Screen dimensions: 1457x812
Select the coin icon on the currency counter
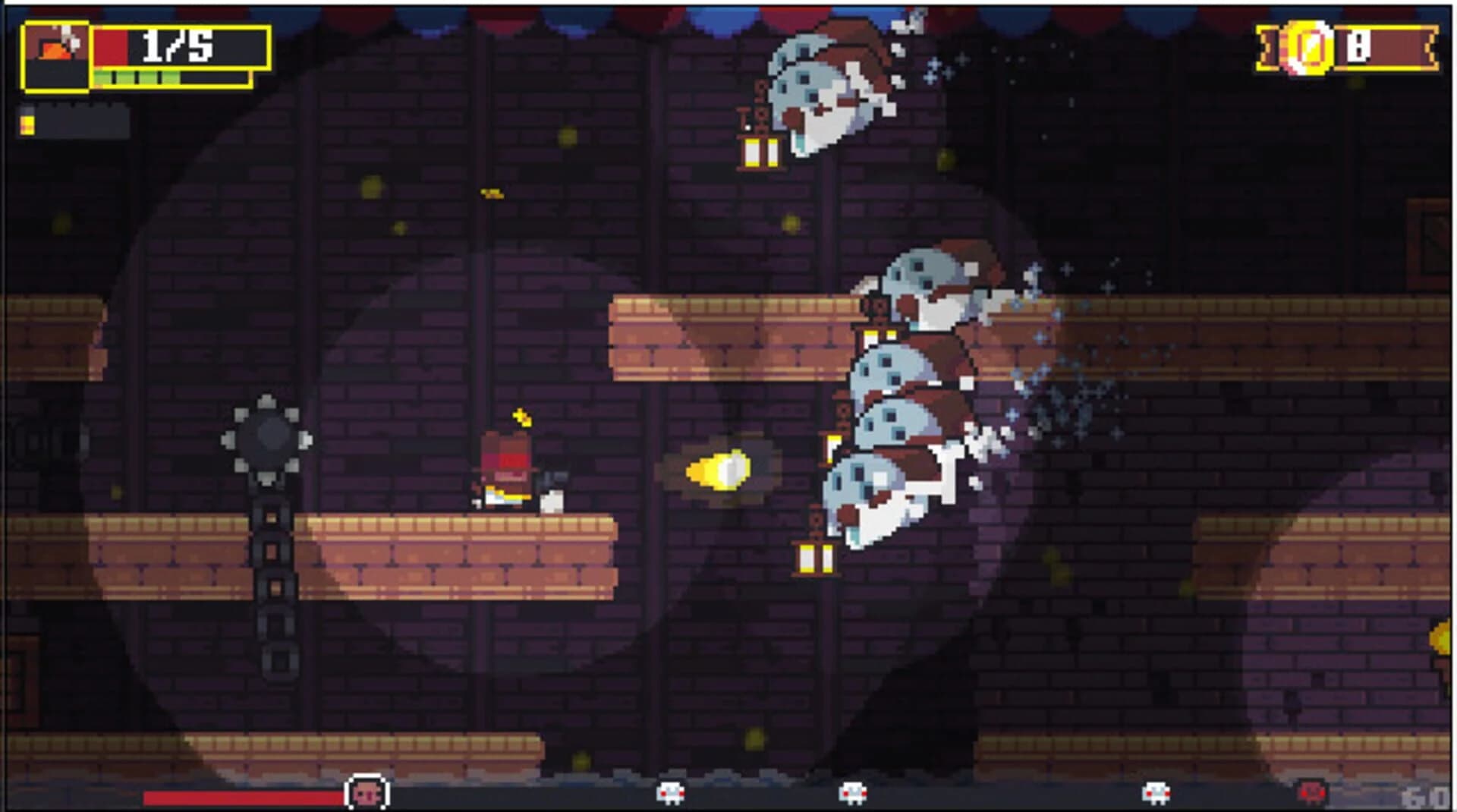(x=1307, y=49)
